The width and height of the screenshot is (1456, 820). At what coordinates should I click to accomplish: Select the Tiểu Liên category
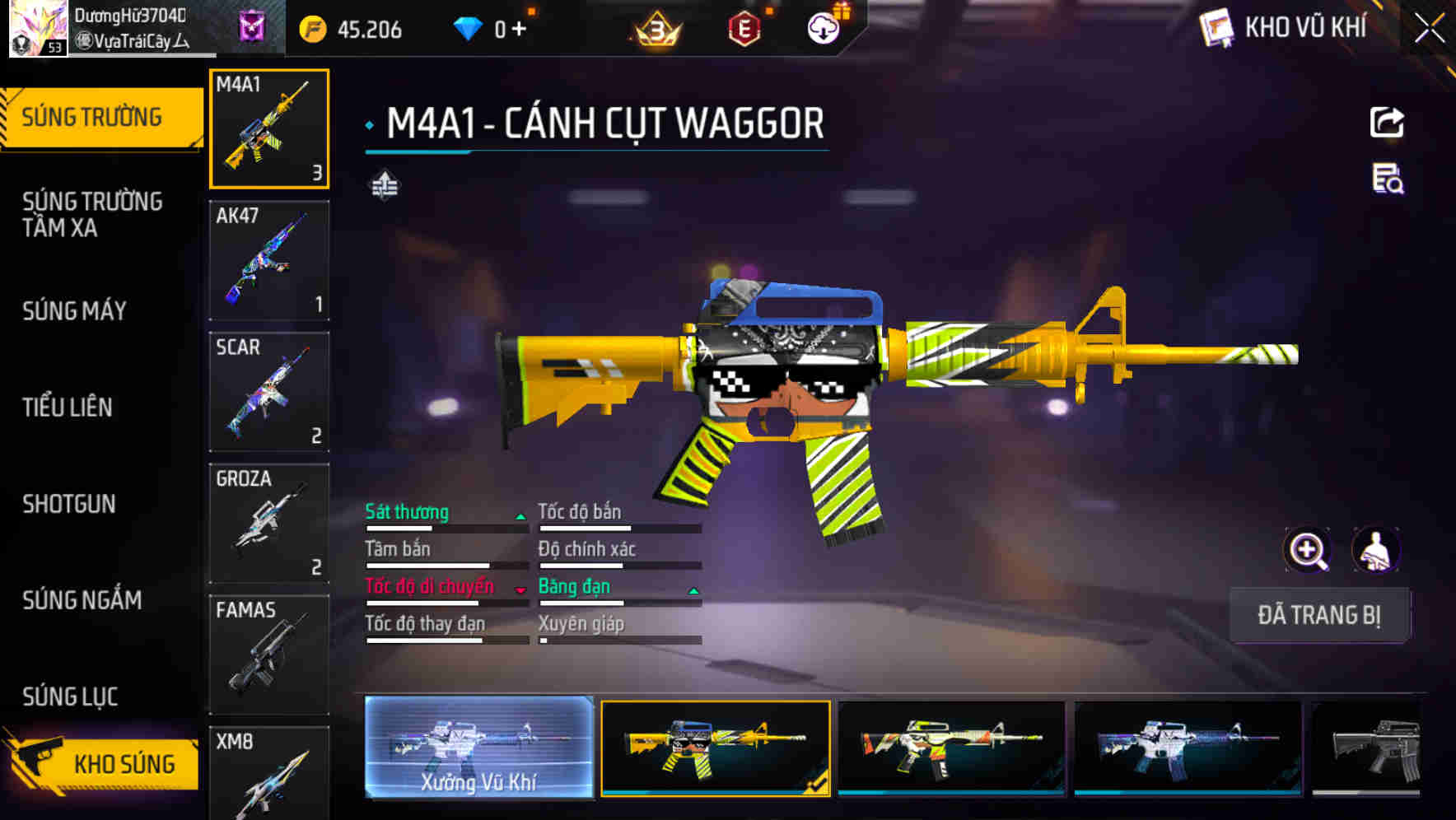(68, 407)
